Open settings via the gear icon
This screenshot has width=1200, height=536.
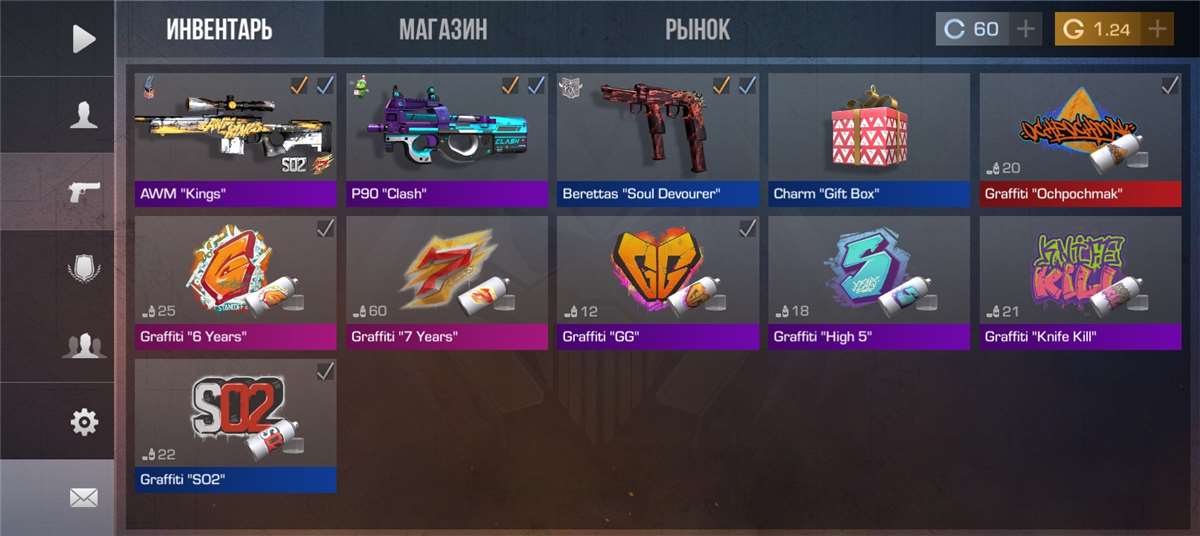(x=84, y=422)
